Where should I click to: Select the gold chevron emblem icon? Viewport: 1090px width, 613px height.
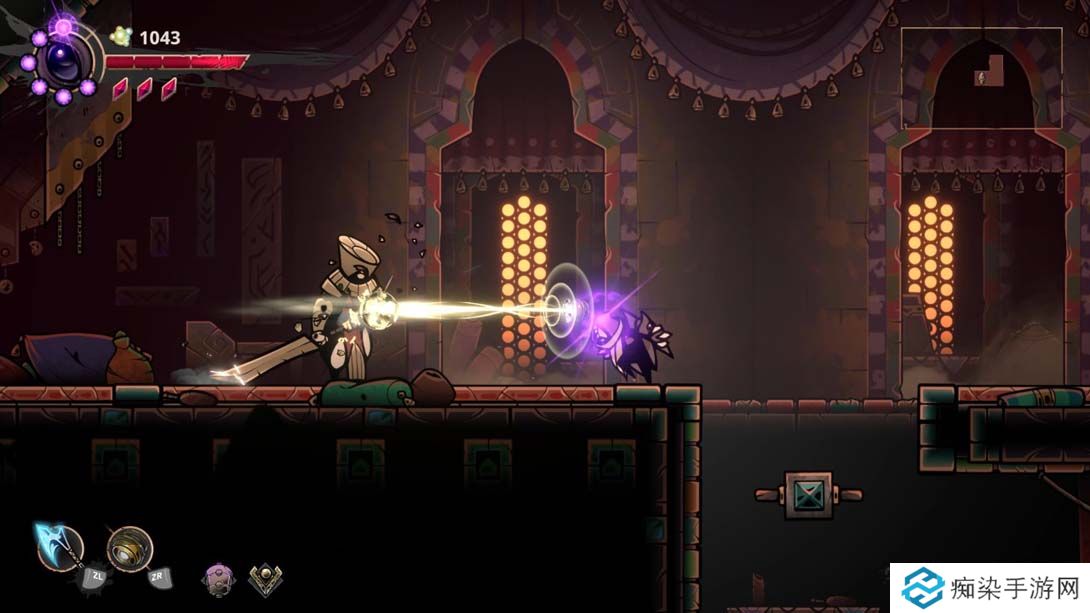pos(265,577)
